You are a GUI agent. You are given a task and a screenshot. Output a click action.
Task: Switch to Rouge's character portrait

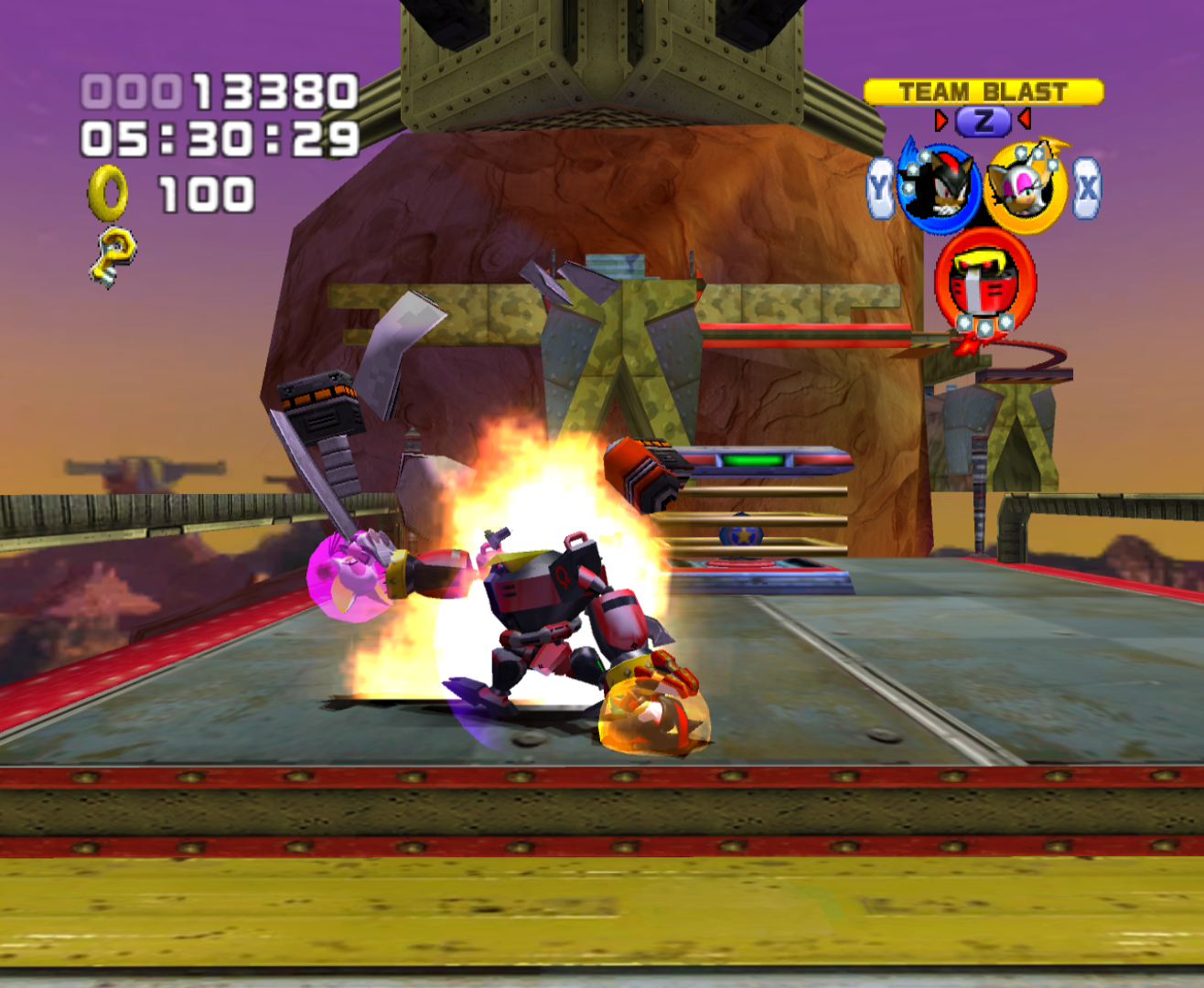1024,188
